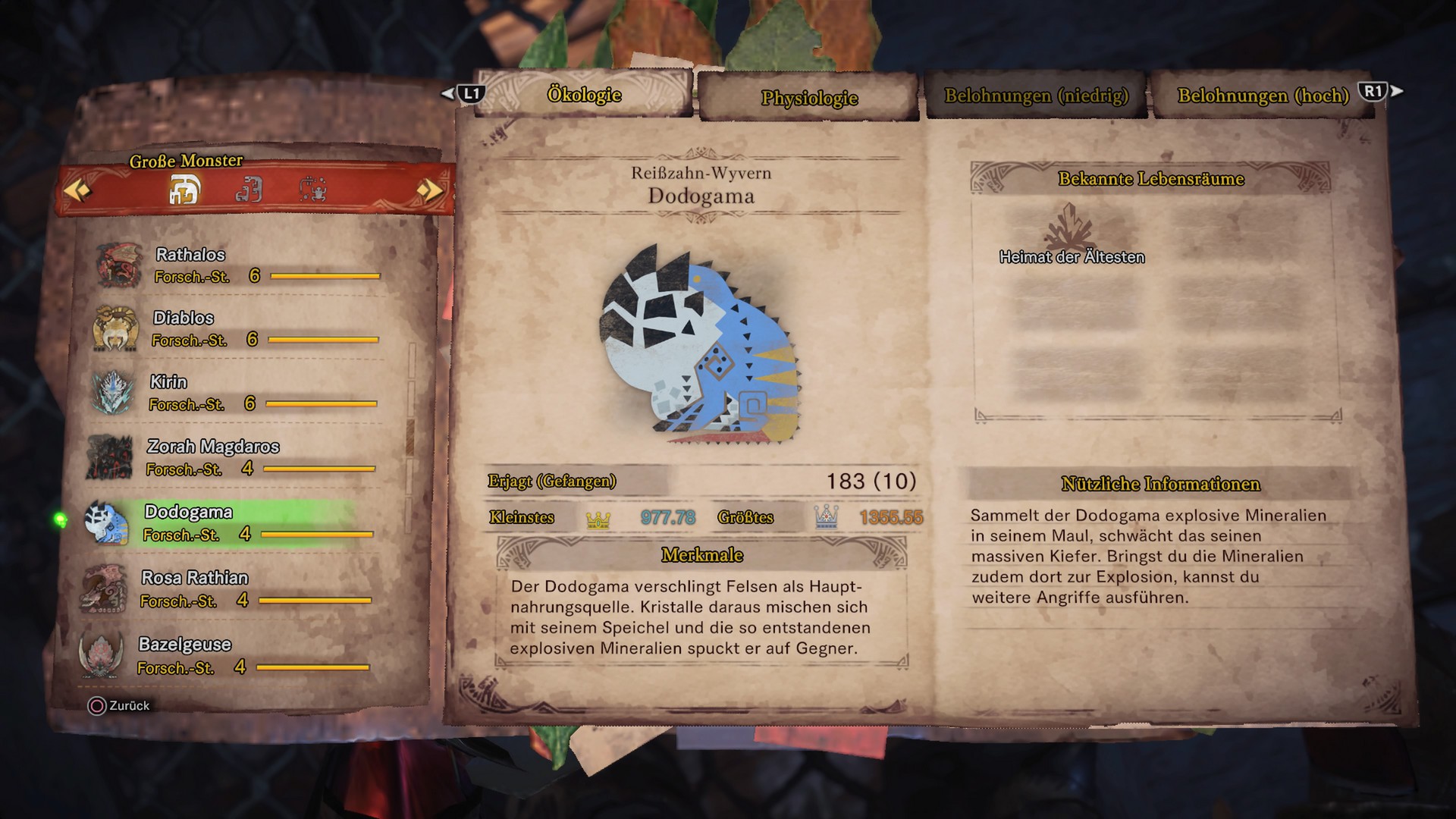Image resolution: width=1456 pixels, height=819 pixels.
Task: Click the left arrow of the category bar
Action: point(77,190)
